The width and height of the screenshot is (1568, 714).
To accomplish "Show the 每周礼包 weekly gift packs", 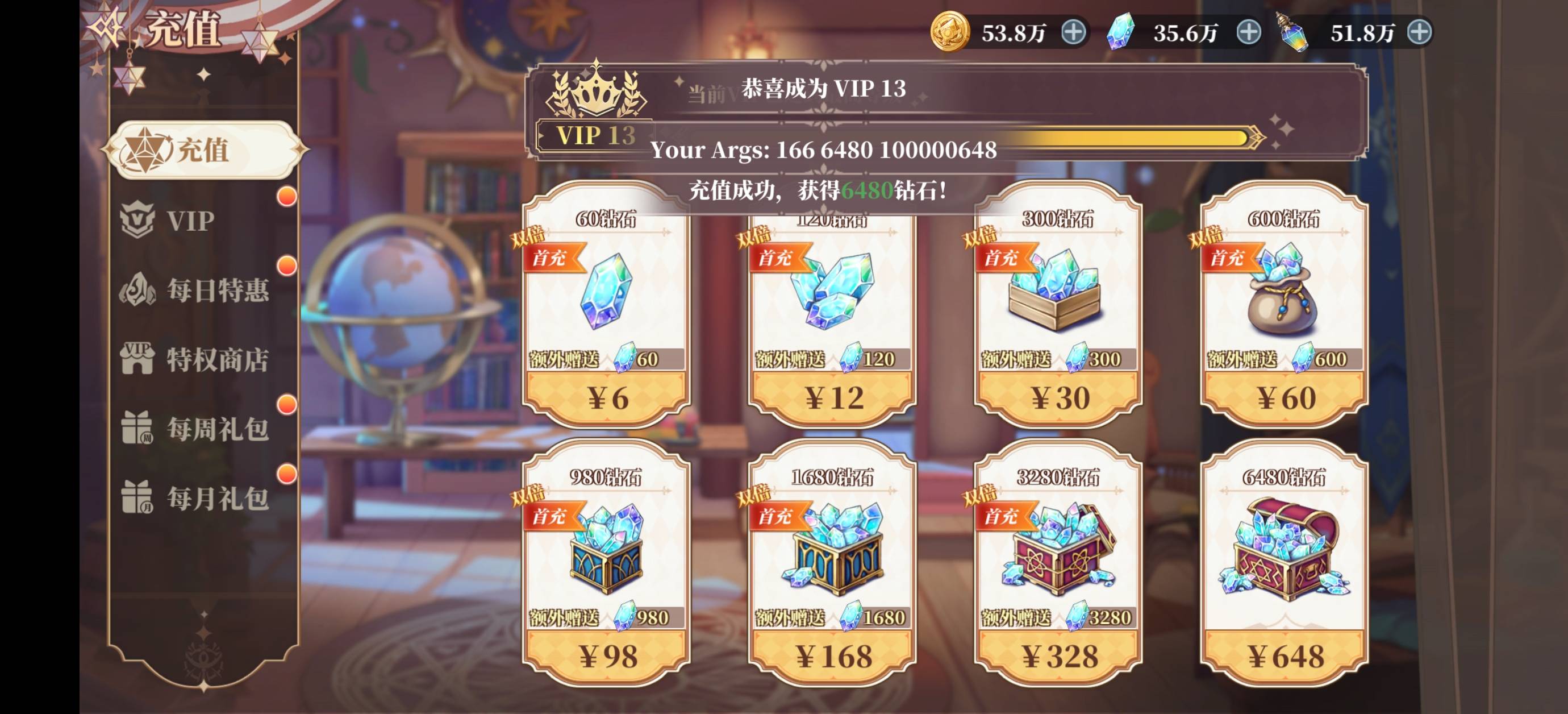I will pyautogui.click(x=216, y=429).
